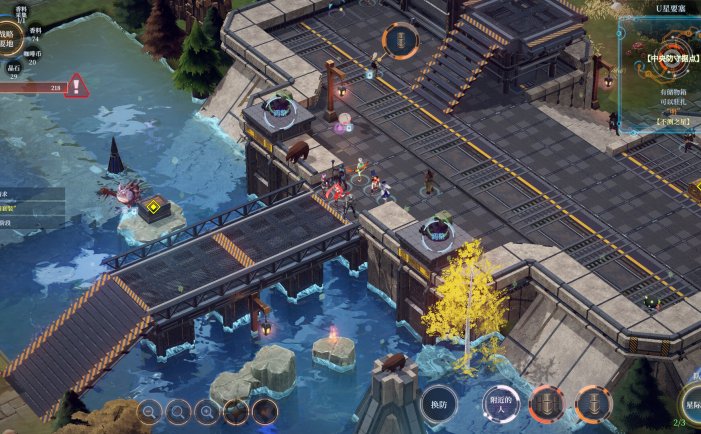Click the magnifier zoom-in button
The image size is (701, 434).
click(207, 409)
